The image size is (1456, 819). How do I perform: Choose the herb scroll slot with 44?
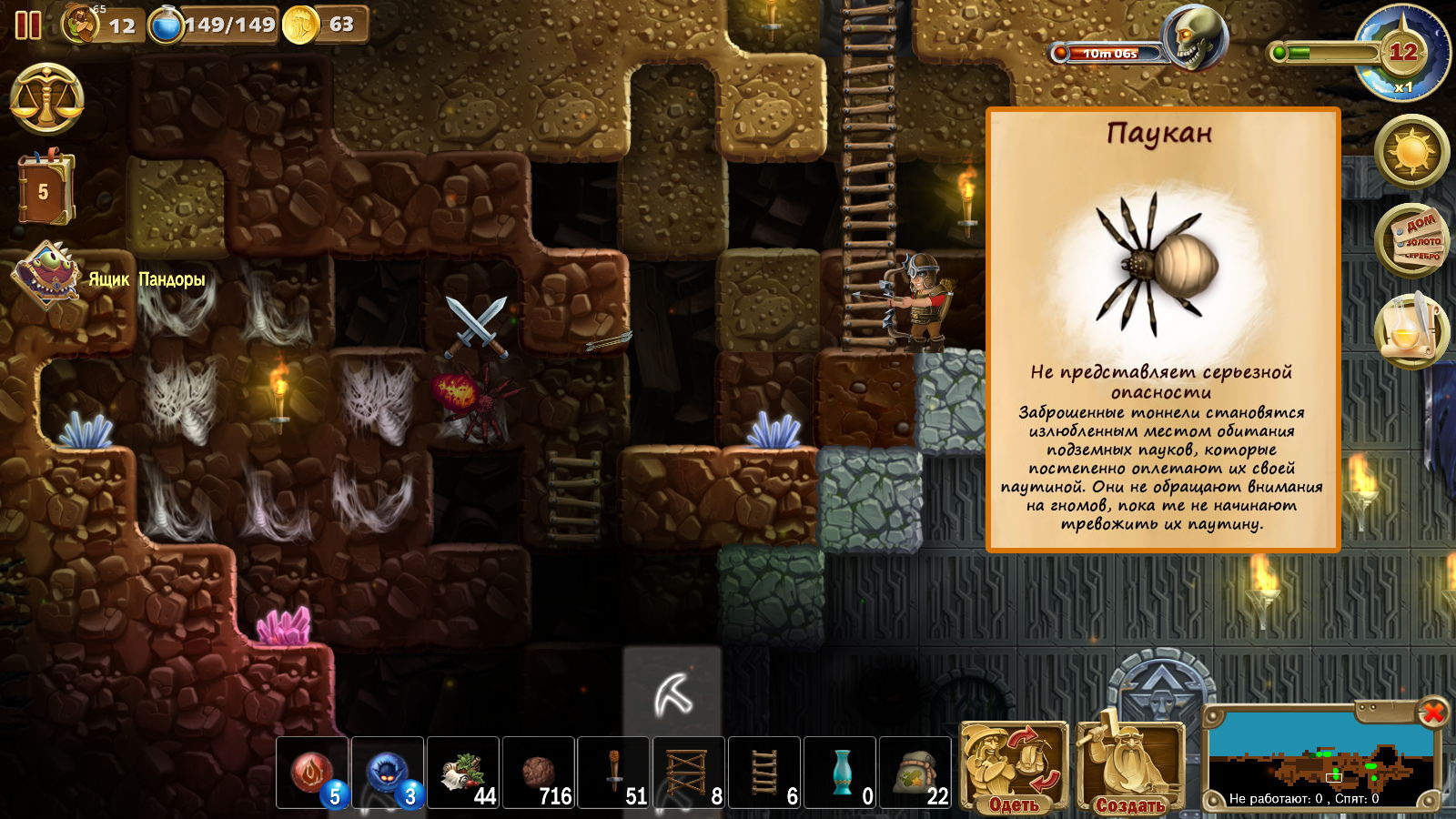(x=463, y=773)
